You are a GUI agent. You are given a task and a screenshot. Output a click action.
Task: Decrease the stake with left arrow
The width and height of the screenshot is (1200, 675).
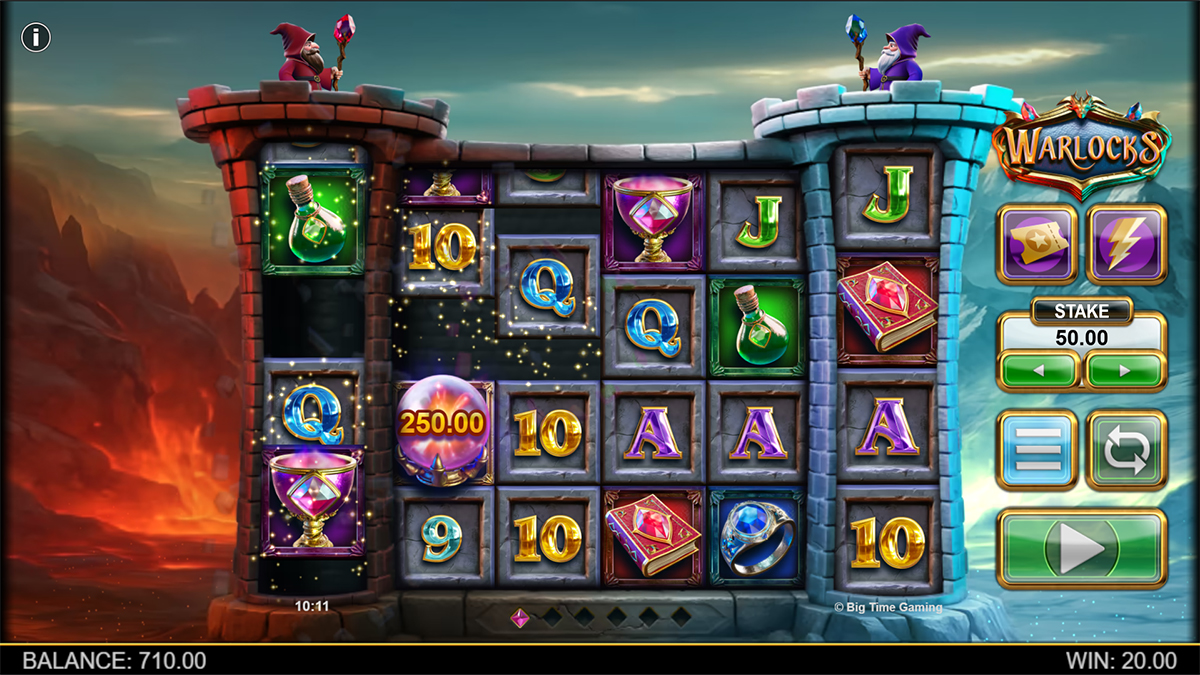[x=1038, y=370]
